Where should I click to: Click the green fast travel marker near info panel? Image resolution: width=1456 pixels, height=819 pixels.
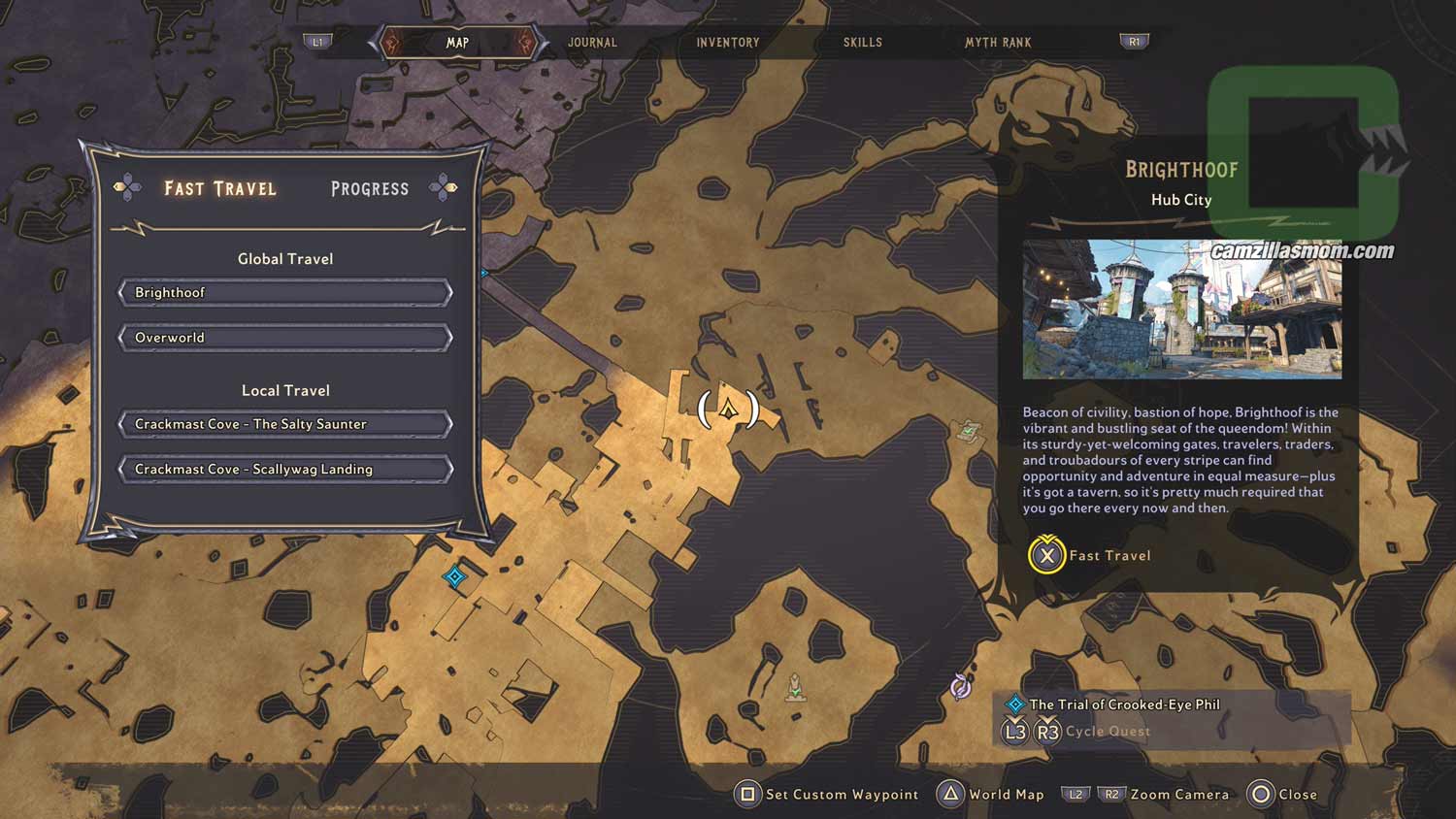coord(969,431)
